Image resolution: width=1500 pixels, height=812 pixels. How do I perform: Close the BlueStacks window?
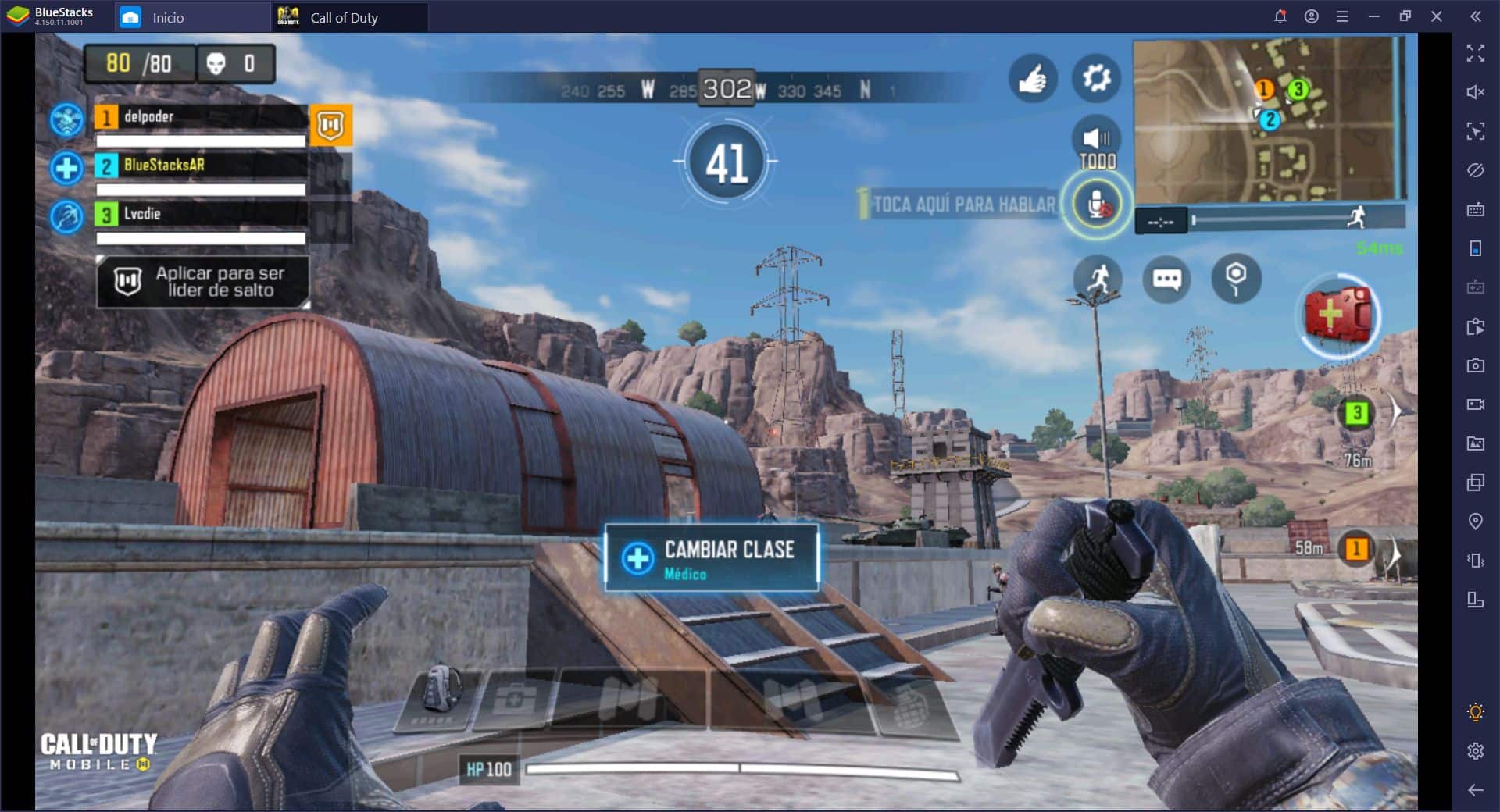pyautogui.click(x=1436, y=16)
